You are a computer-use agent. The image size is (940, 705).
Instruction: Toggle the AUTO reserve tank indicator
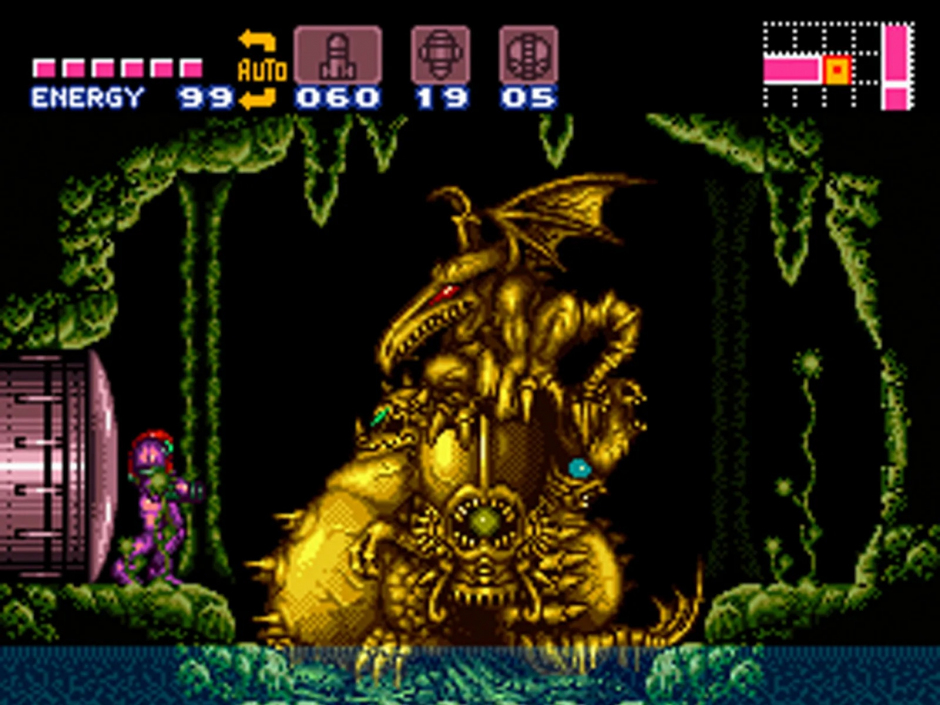point(260,69)
